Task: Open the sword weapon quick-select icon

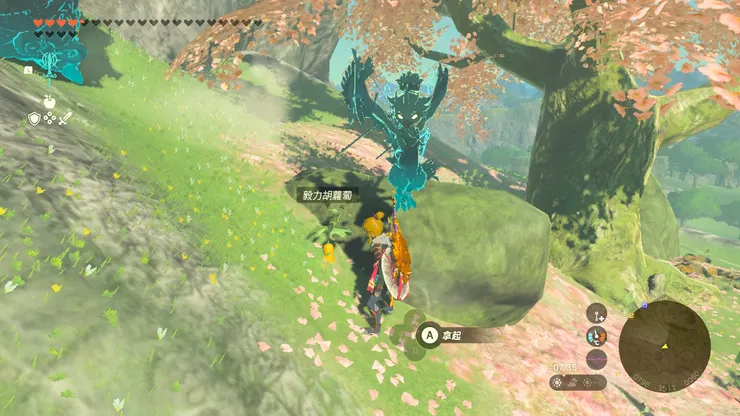Action: pyautogui.click(x=63, y=118)
